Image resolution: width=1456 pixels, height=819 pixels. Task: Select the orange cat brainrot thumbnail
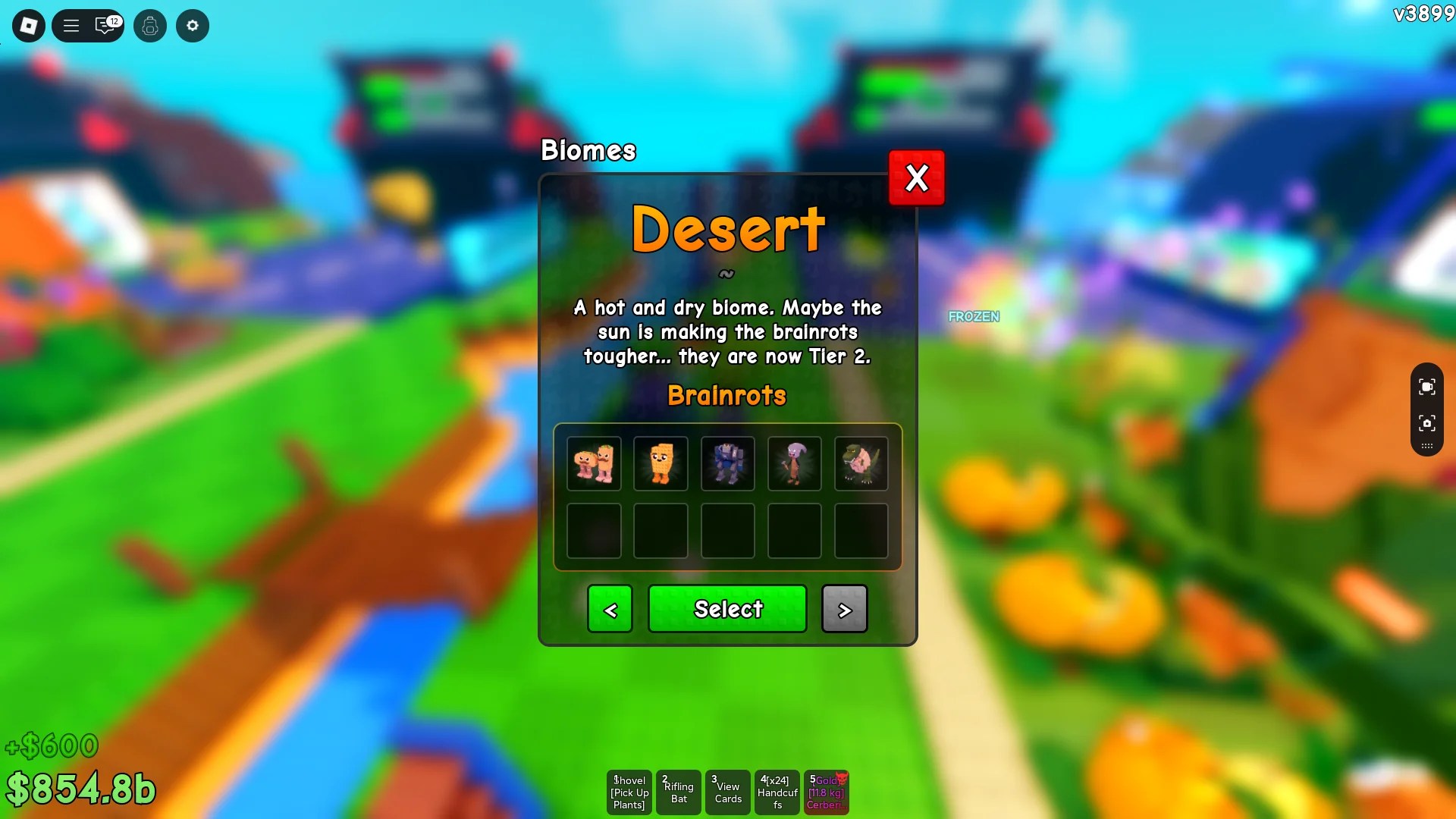[661, 463]
